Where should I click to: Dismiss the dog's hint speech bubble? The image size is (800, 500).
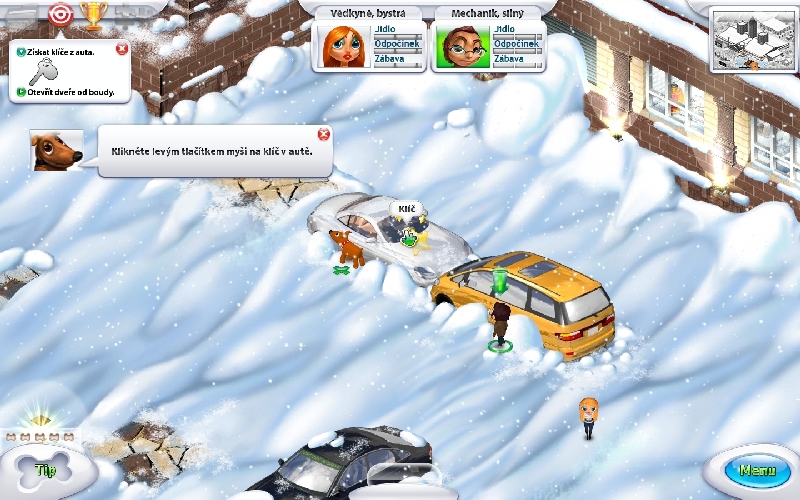[323, 135]
